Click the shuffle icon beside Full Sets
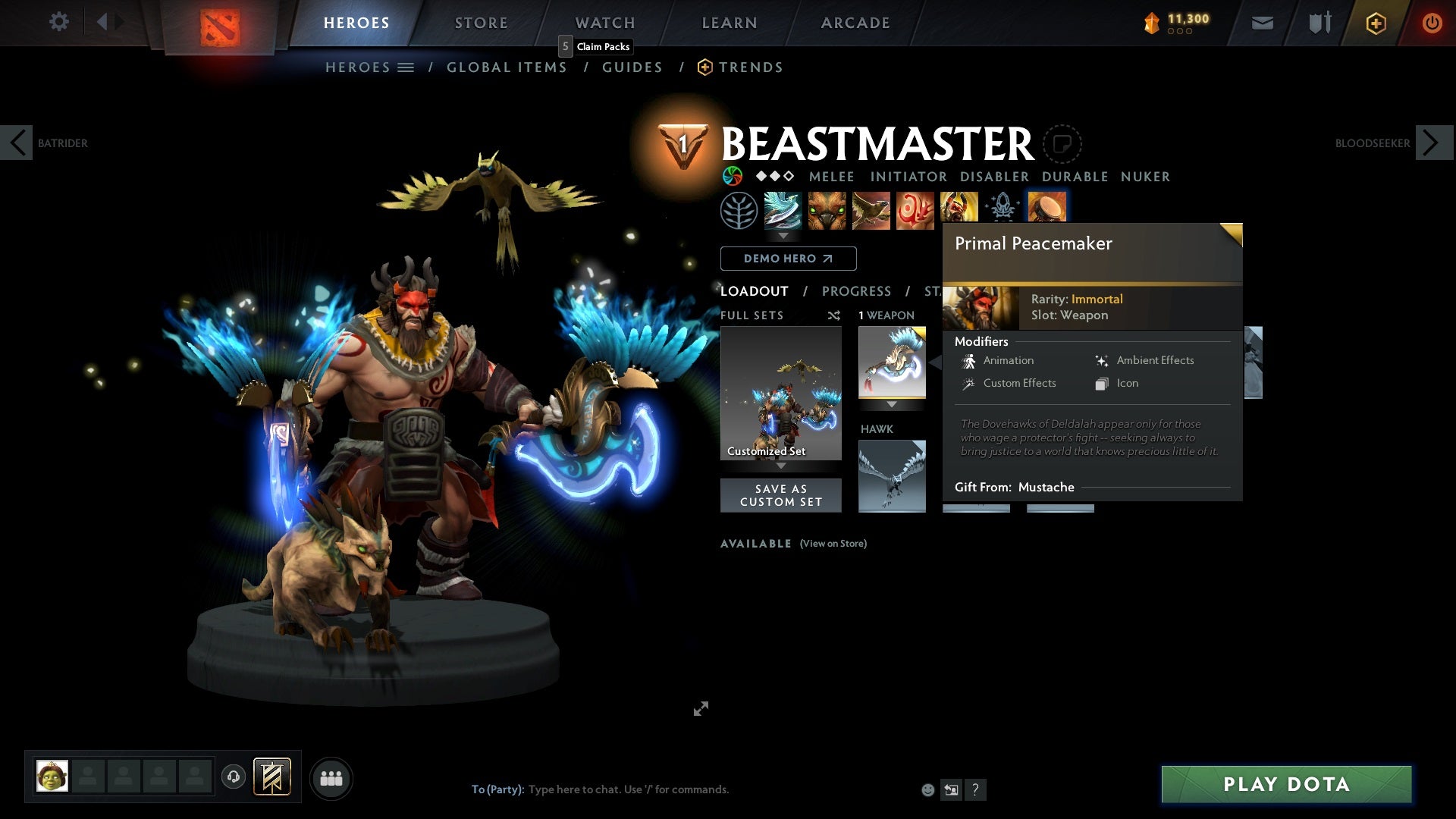Screen dimensions: 1456x819 click(835, 315)
